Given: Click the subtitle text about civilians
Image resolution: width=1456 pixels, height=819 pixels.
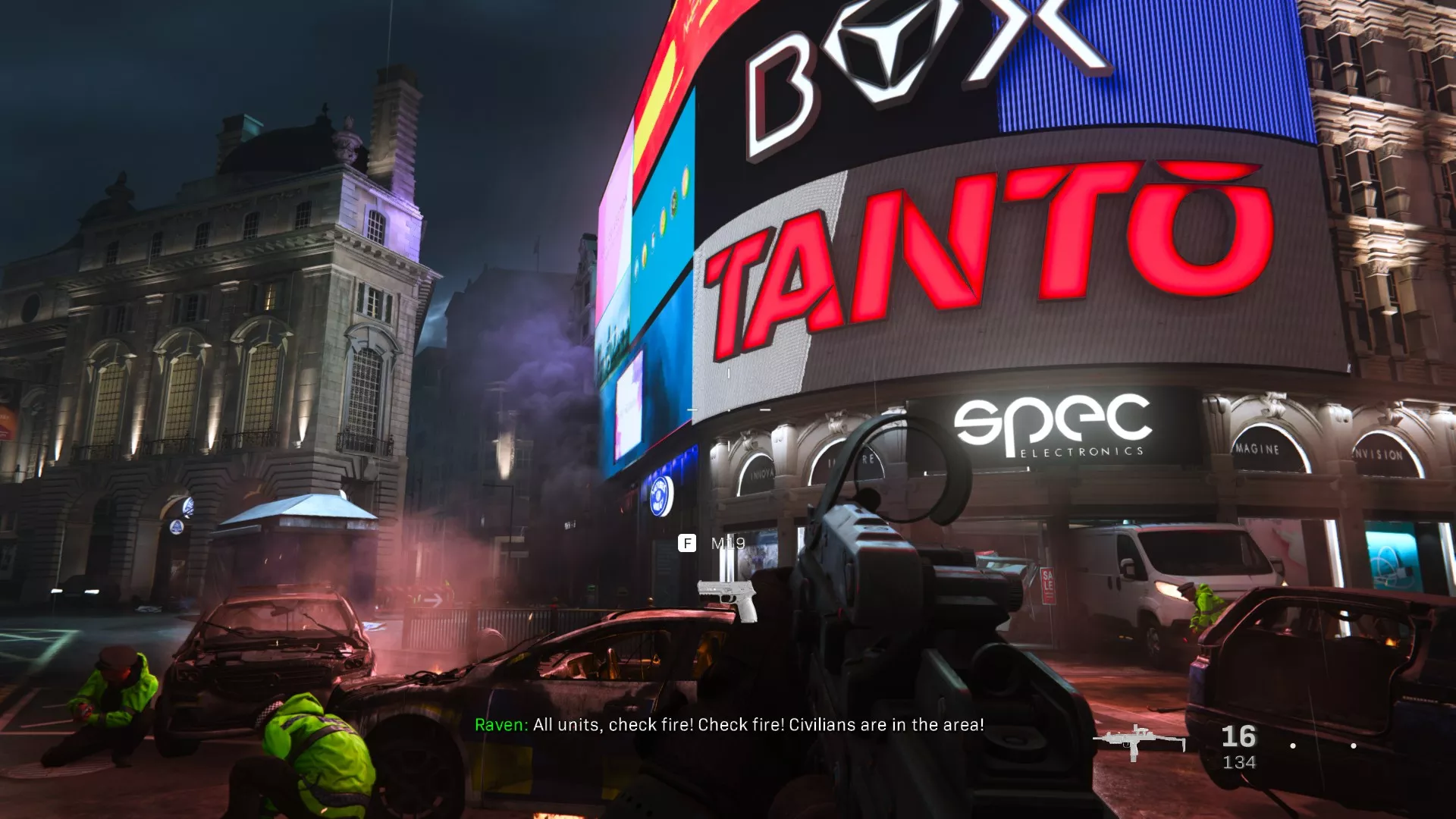Looking at the screenshot, I should click(x=758, y=725).
